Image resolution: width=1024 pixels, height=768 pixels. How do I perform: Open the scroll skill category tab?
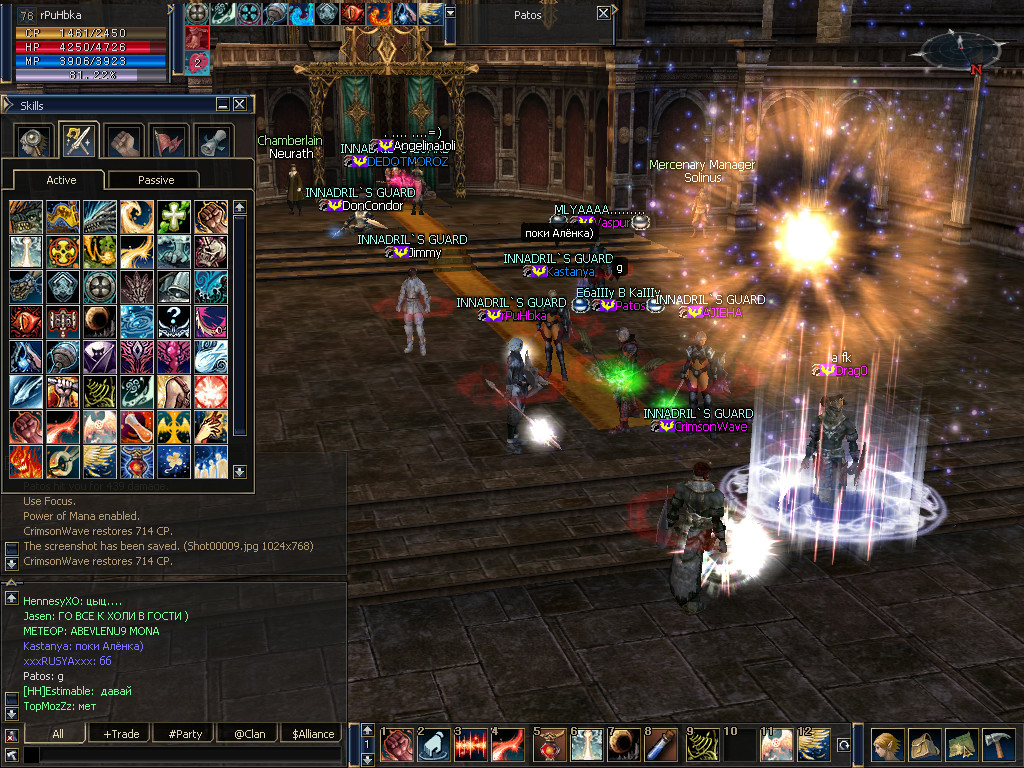coord(212,140)
